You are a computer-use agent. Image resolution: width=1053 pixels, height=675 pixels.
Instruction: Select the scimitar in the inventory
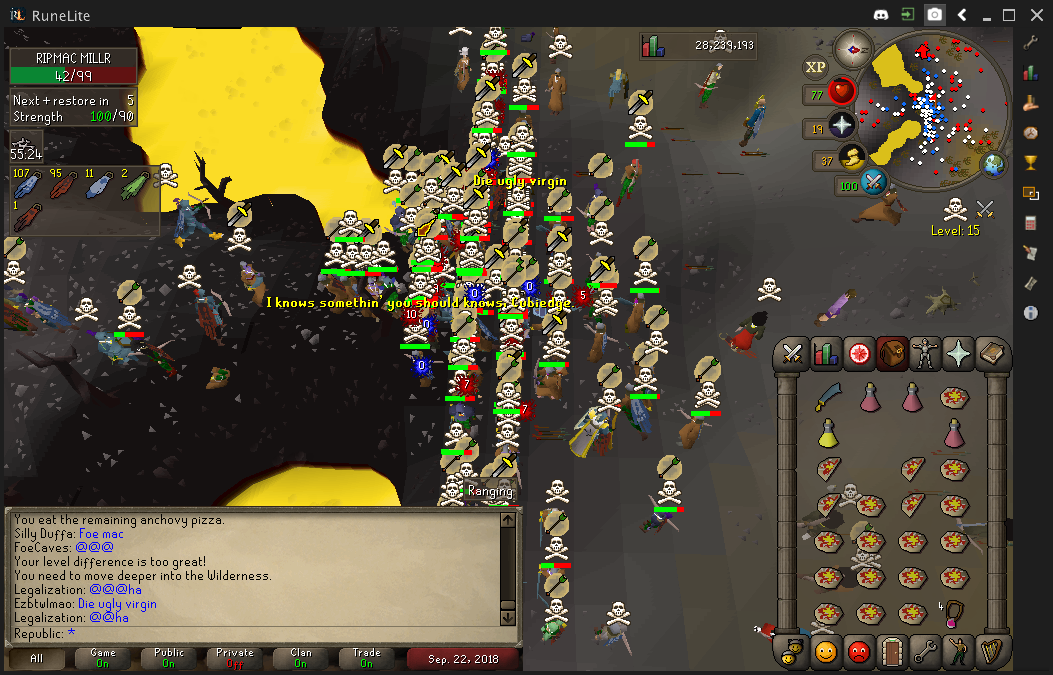pyautogui.click(x=827, y=397)
